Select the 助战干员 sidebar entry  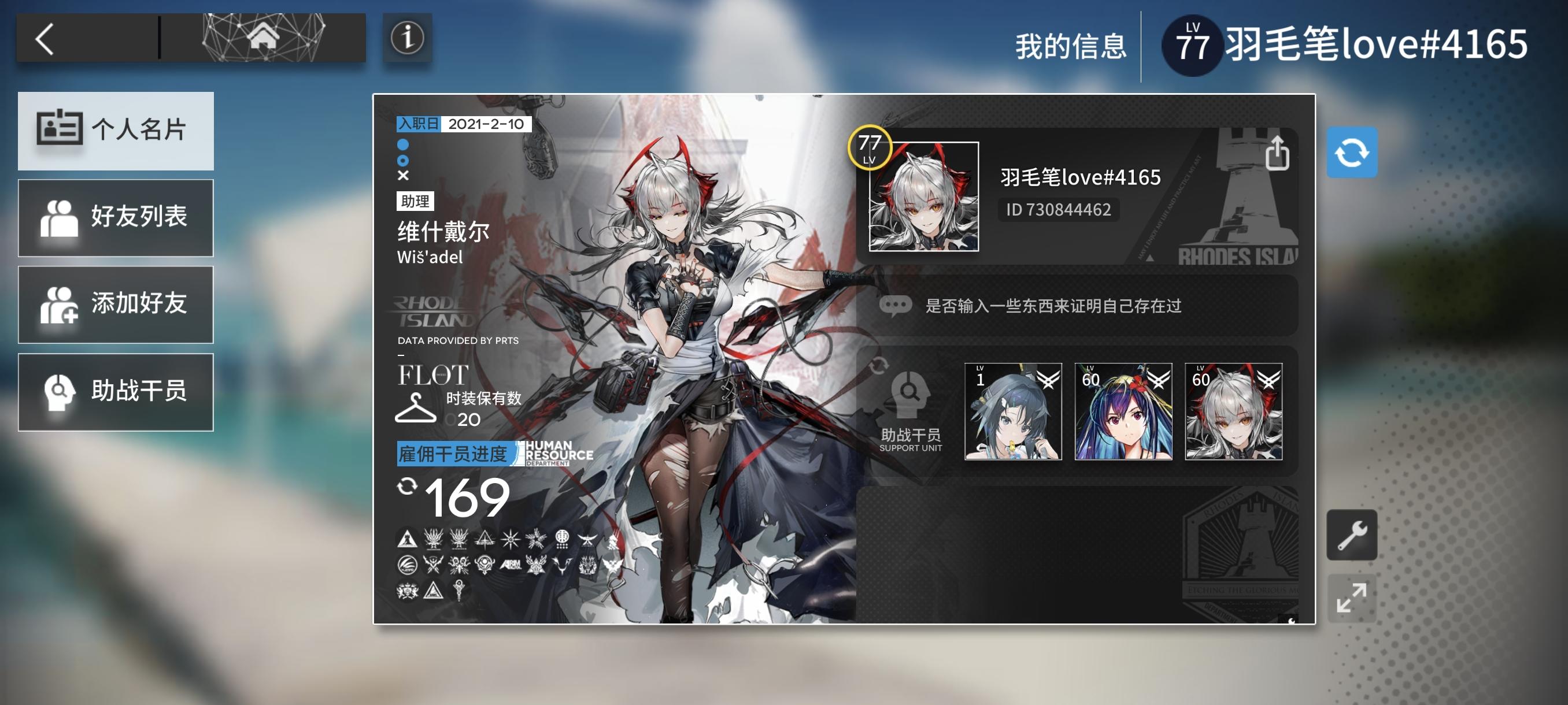coord(116,391)
